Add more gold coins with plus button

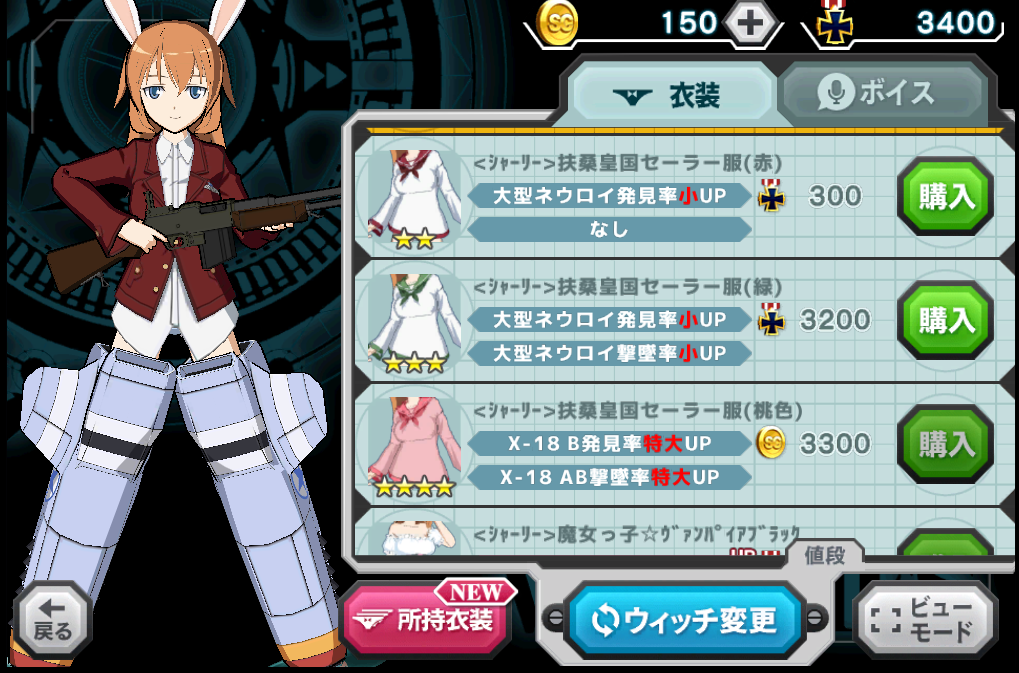(x=752, y=23)
